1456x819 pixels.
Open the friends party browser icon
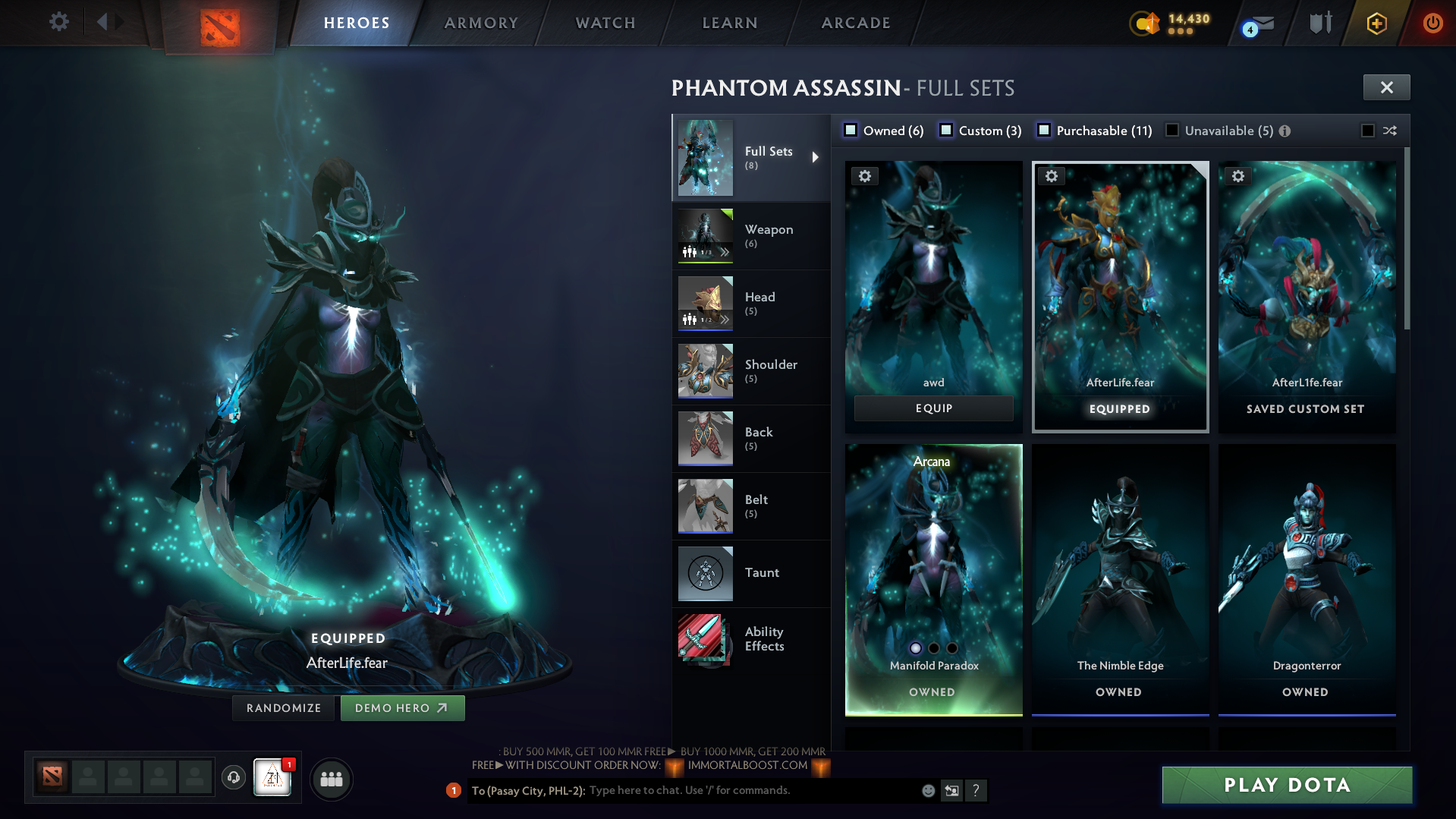click(x=331, y=779)
